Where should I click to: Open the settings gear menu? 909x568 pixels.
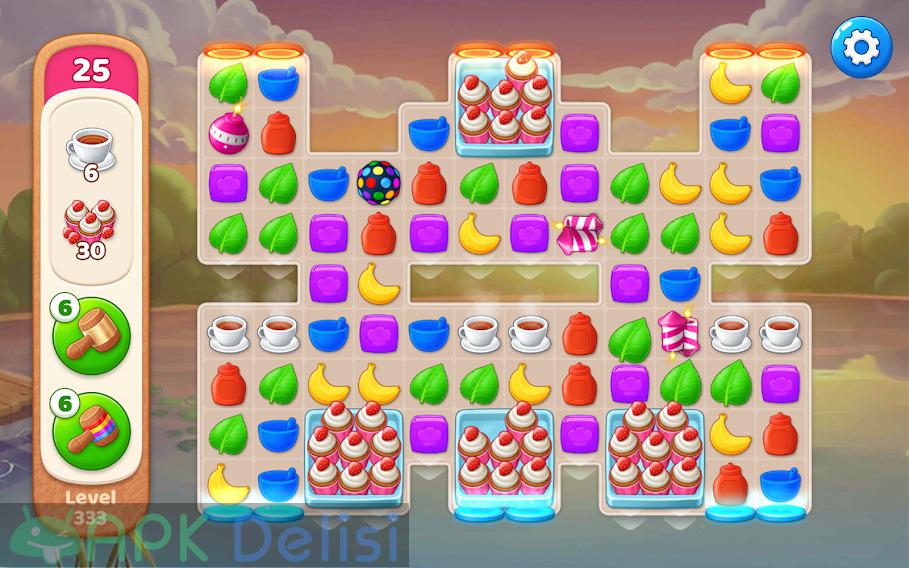[860, 46]
